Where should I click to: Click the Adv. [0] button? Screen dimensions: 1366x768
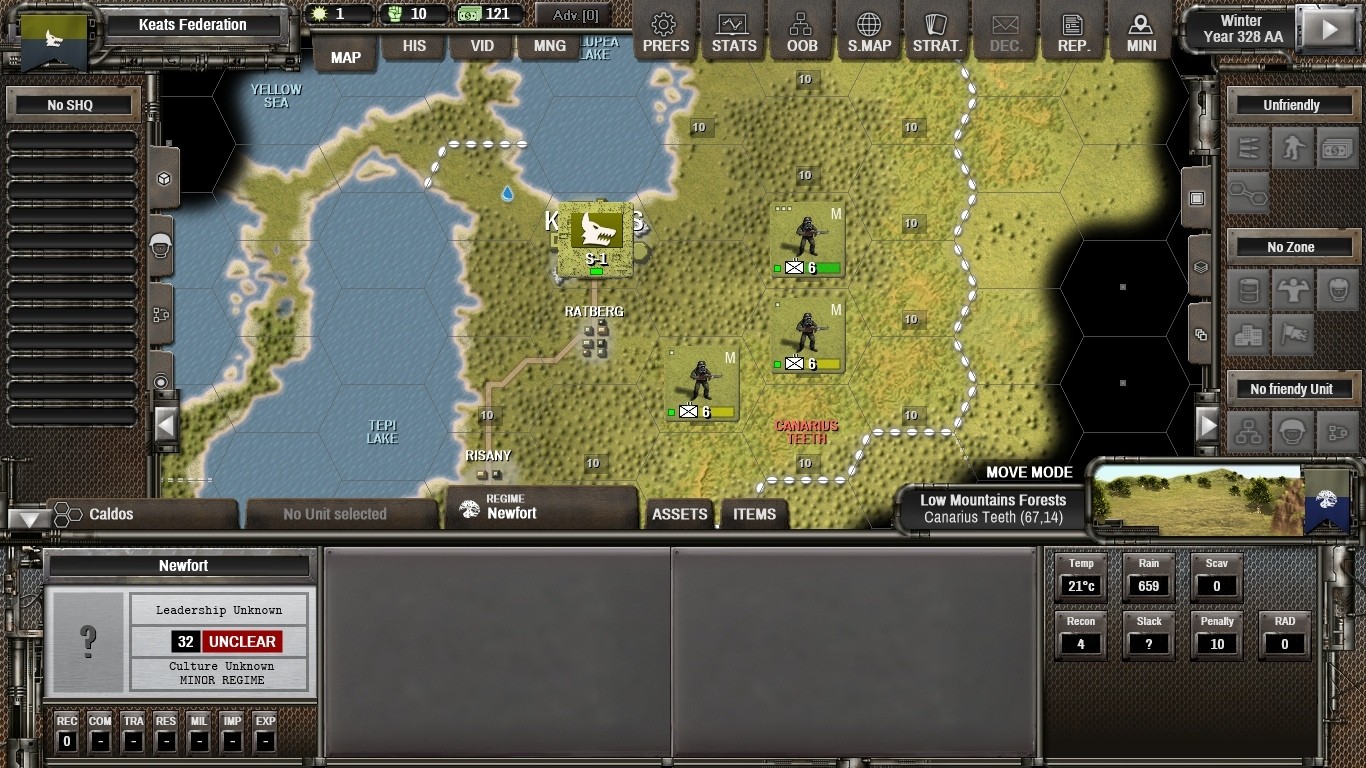coord(574,15)
